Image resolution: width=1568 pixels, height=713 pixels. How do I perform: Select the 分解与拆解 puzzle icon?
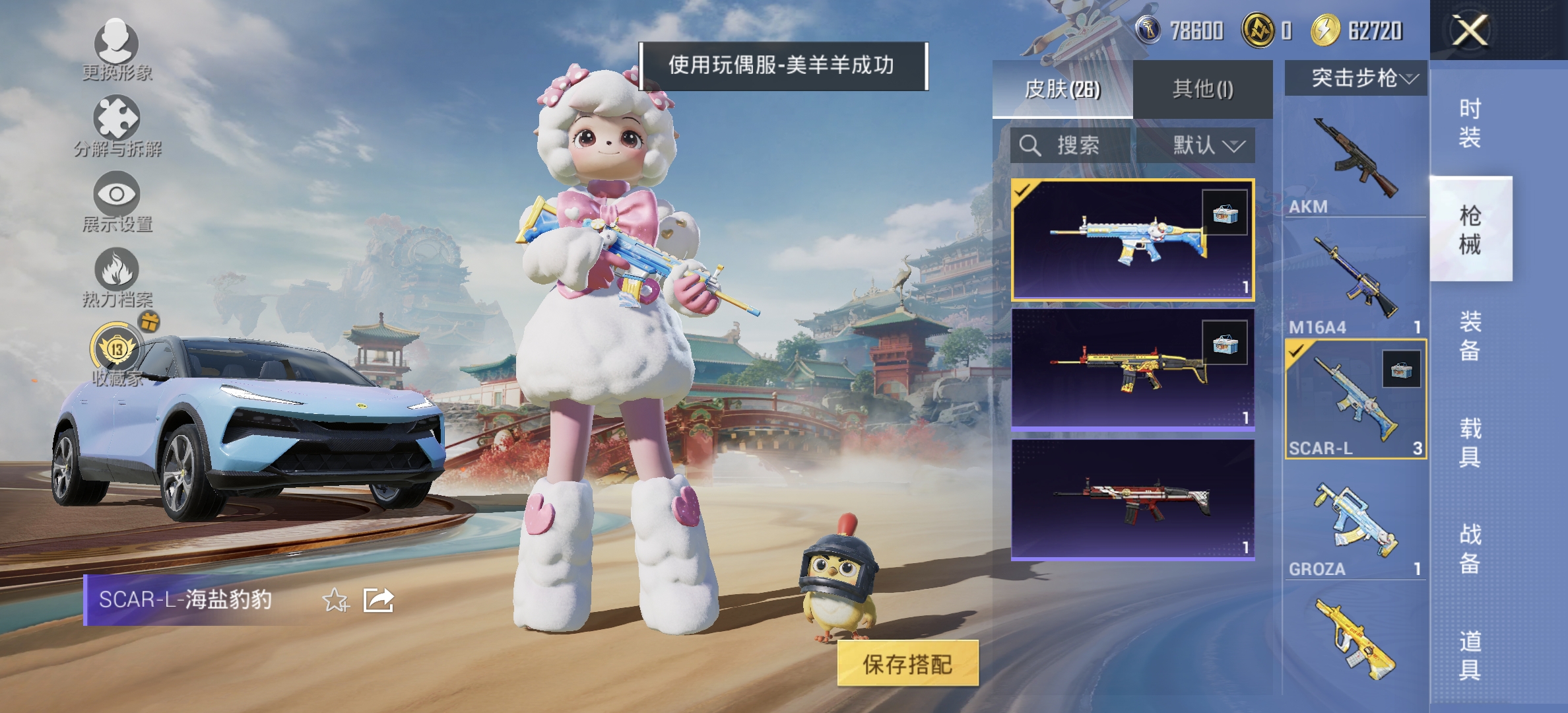pos(117,118)
